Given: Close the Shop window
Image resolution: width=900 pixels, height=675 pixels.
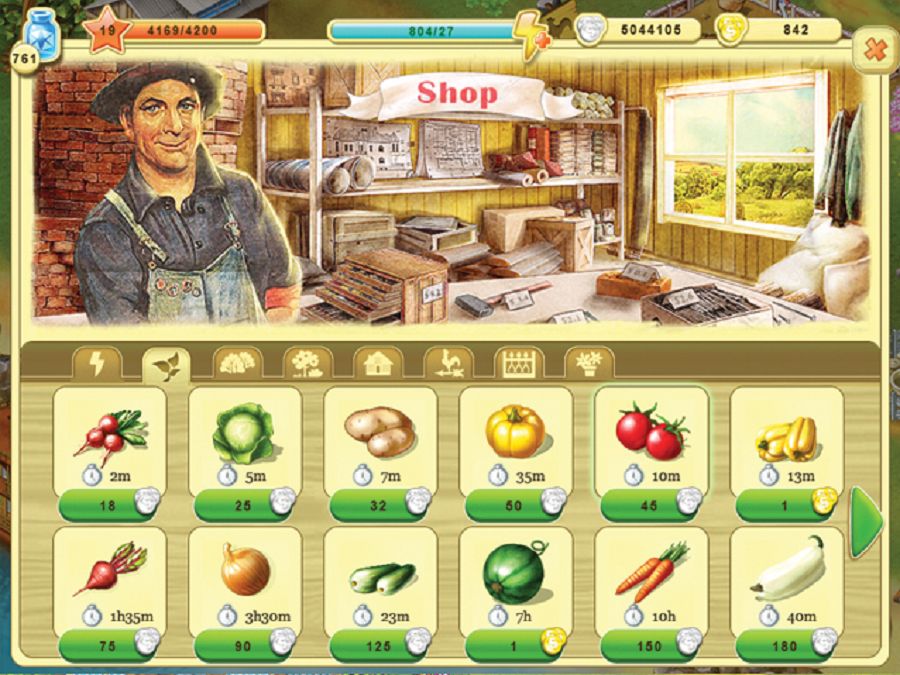Looking at the screenshot, I should point(875,50).
